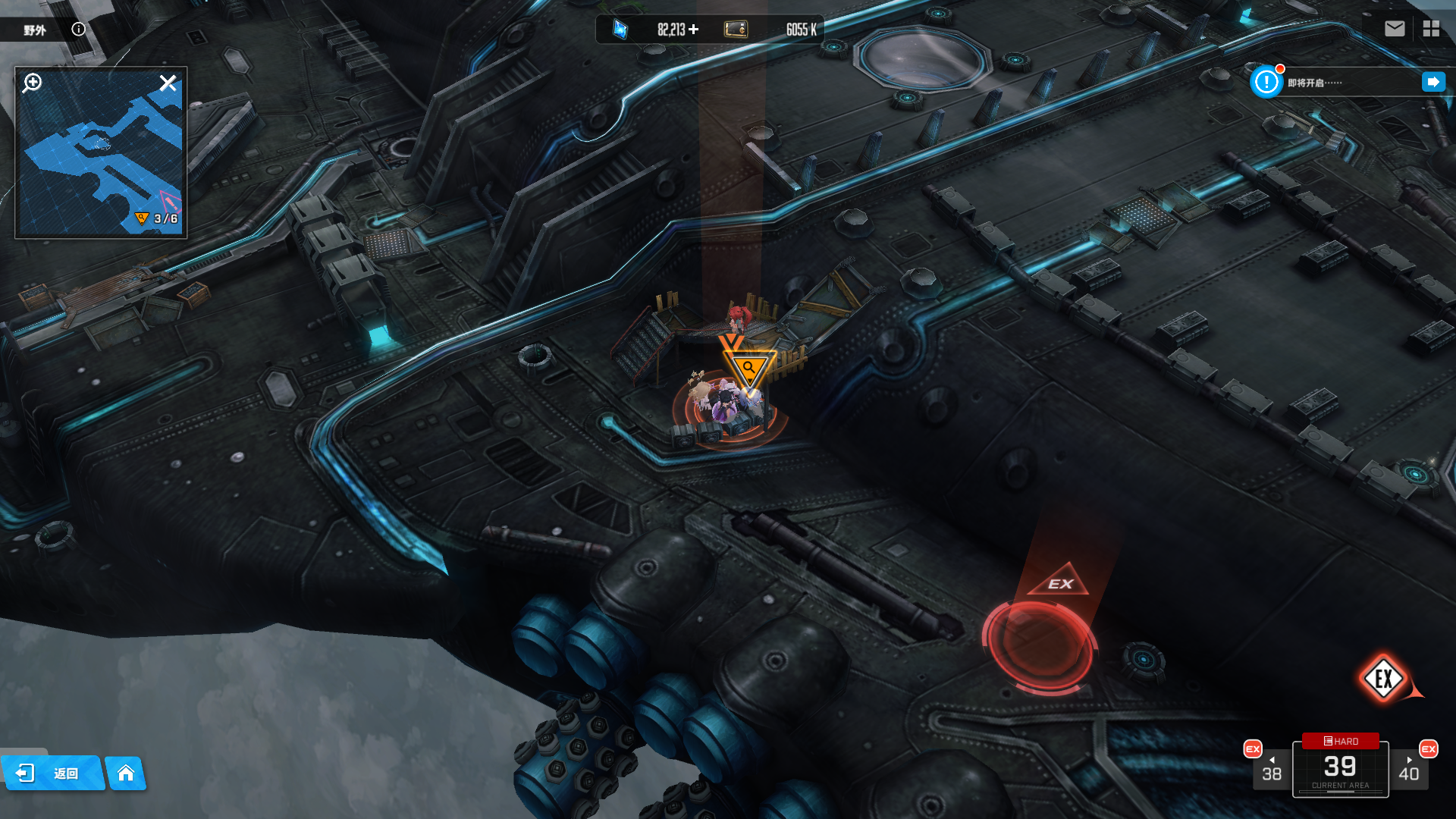Open the grid menu
The width and height of the screenshot is (1456, 819).
tap(1431, 29)
